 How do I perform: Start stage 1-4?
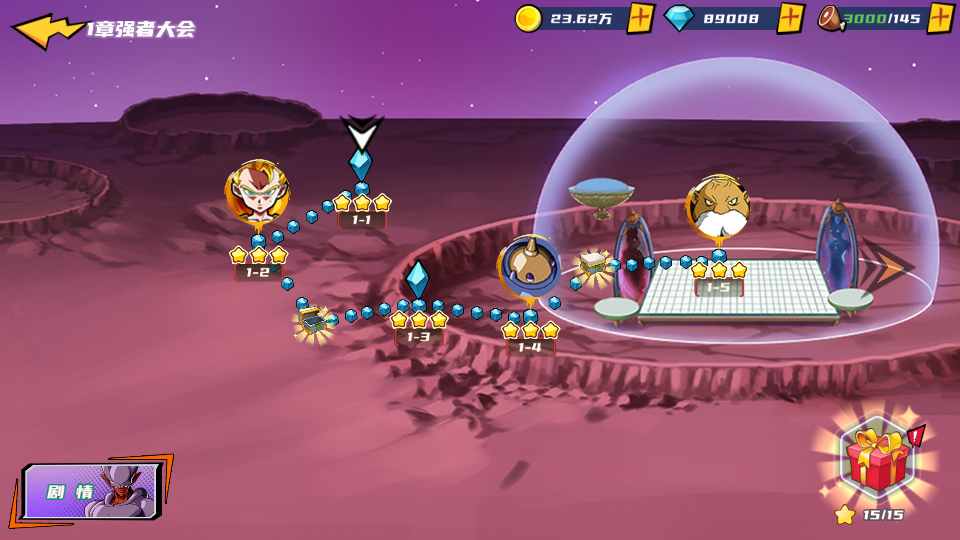(529, 268)
